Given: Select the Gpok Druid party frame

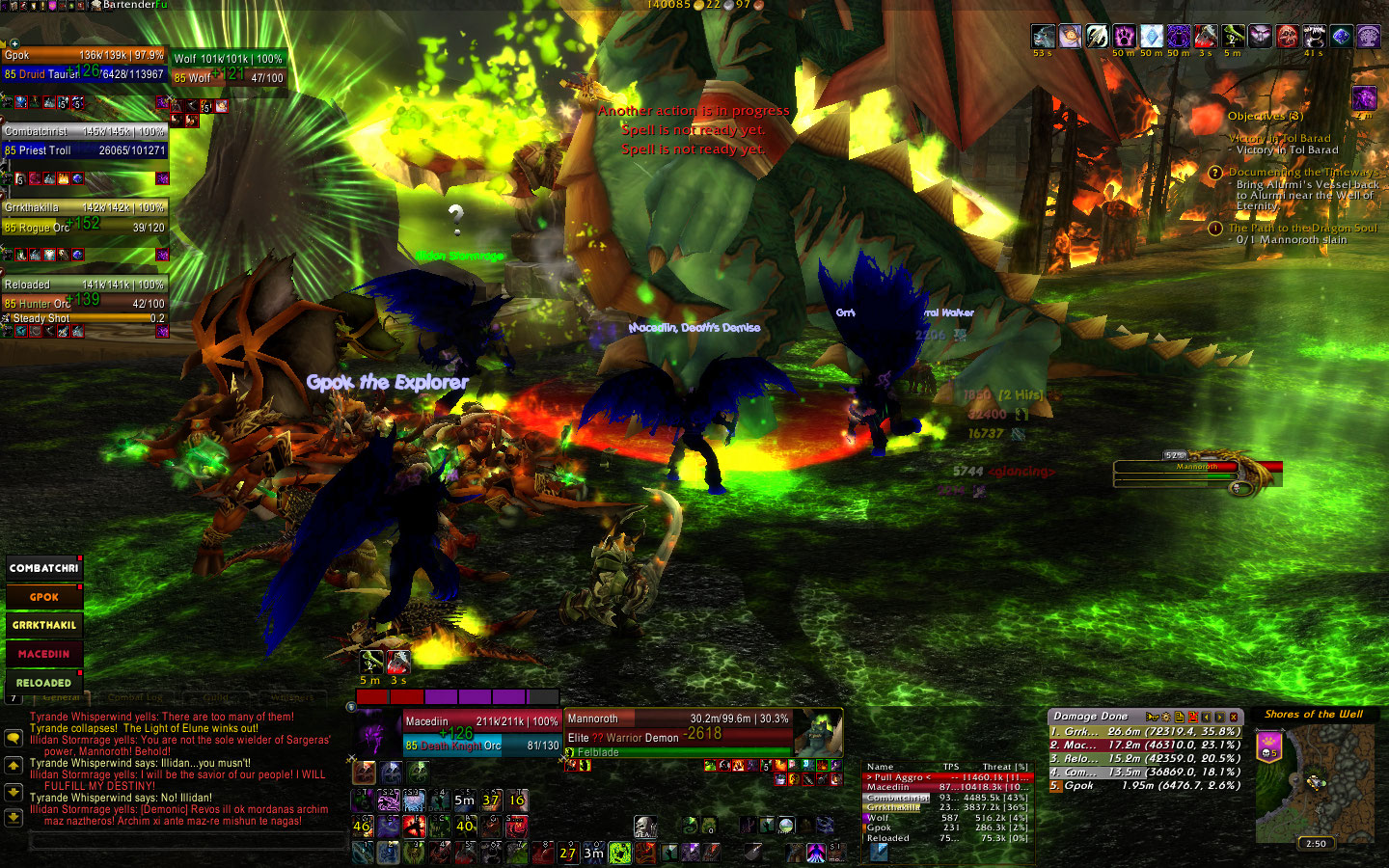Looking at the screenshot, I should 84,64.
